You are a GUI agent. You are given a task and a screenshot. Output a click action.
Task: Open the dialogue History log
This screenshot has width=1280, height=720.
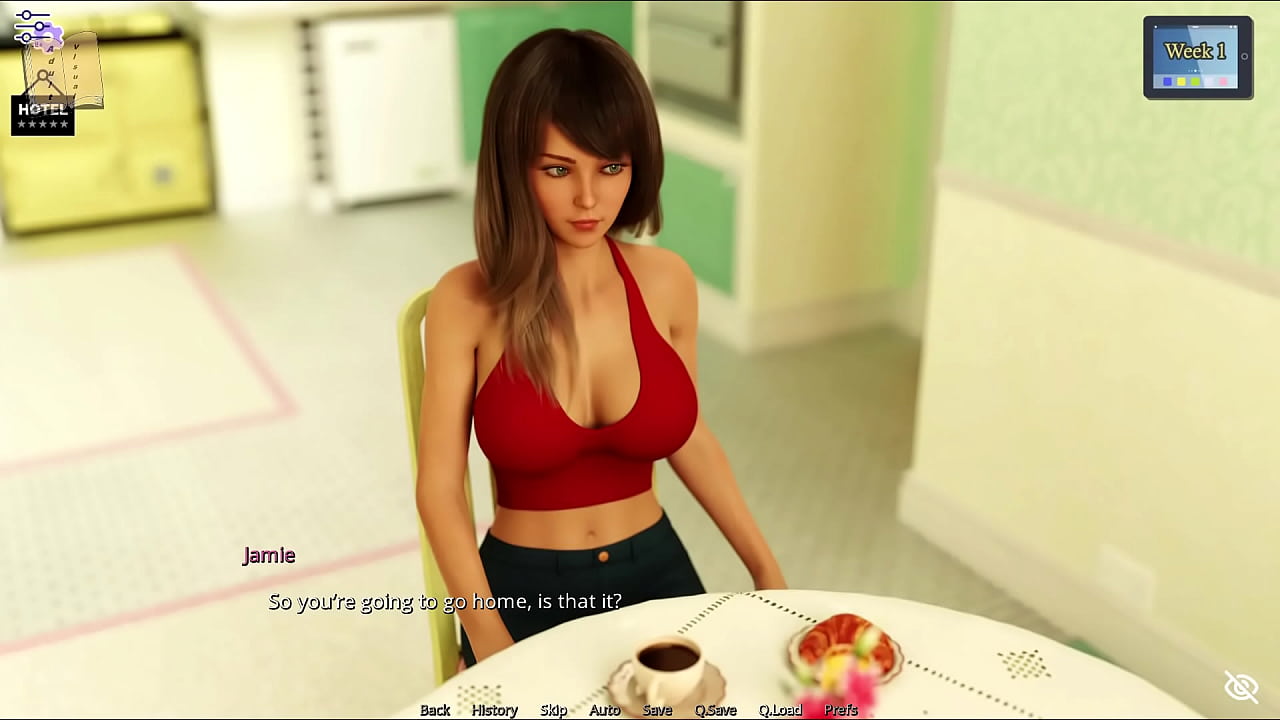pos(494,710)
